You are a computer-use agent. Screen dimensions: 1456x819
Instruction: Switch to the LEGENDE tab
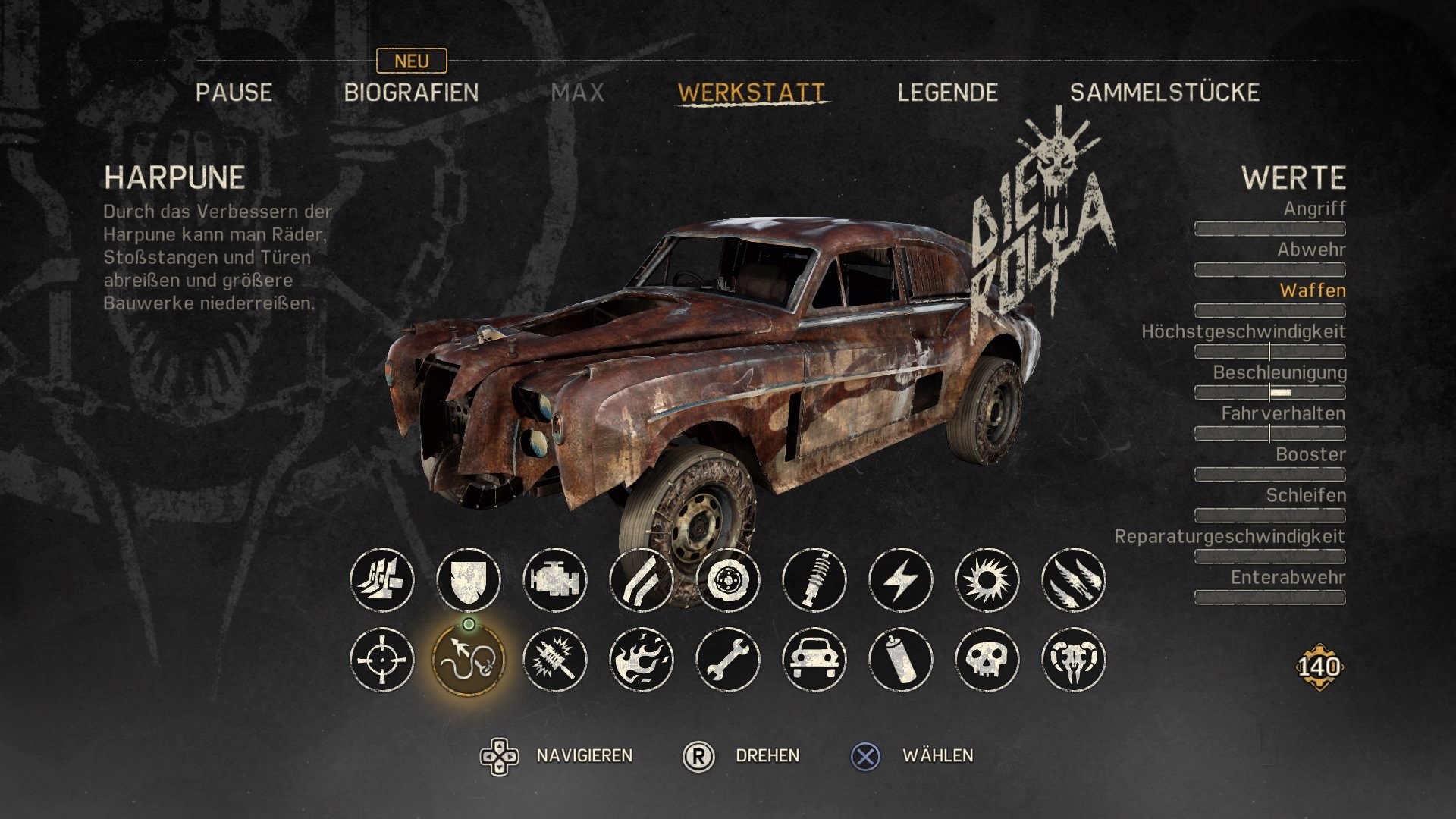[x=947, y=93]
